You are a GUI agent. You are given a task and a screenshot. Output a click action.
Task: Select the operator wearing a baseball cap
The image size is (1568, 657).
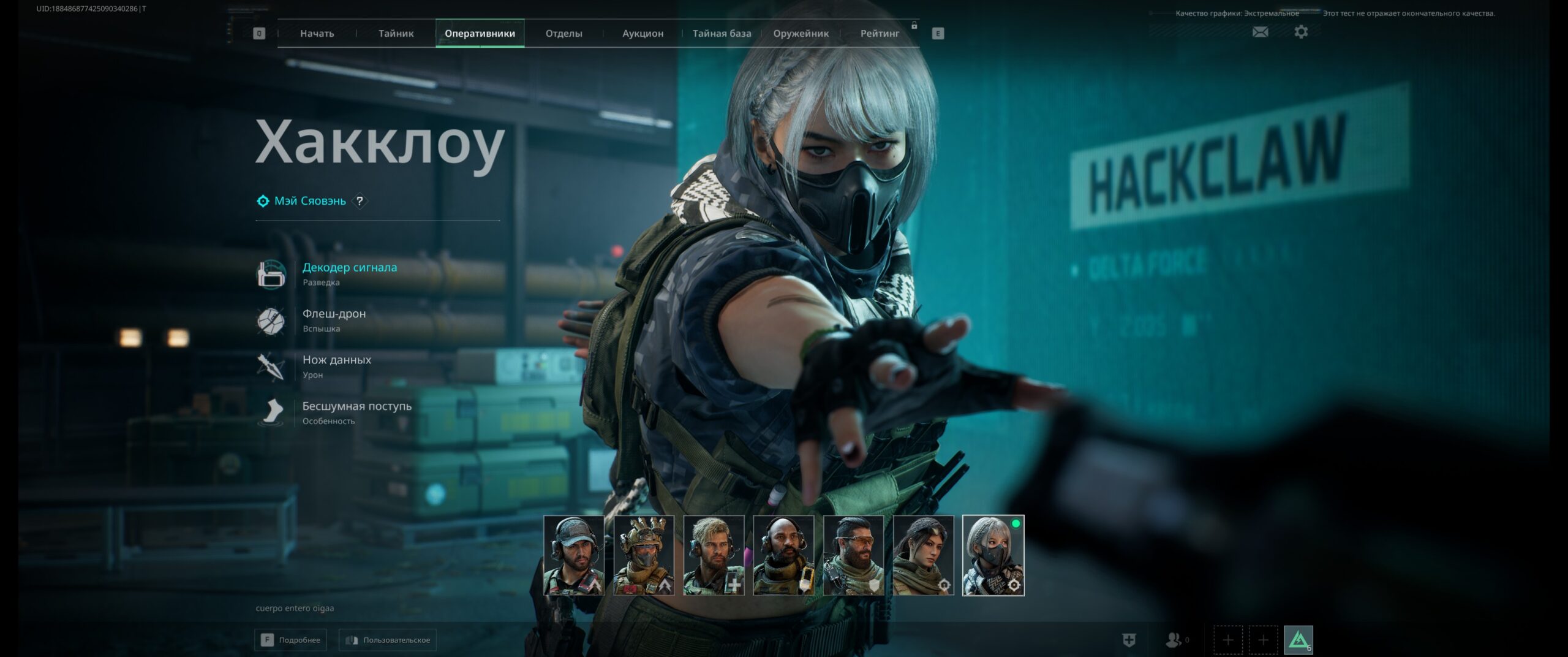573,555
